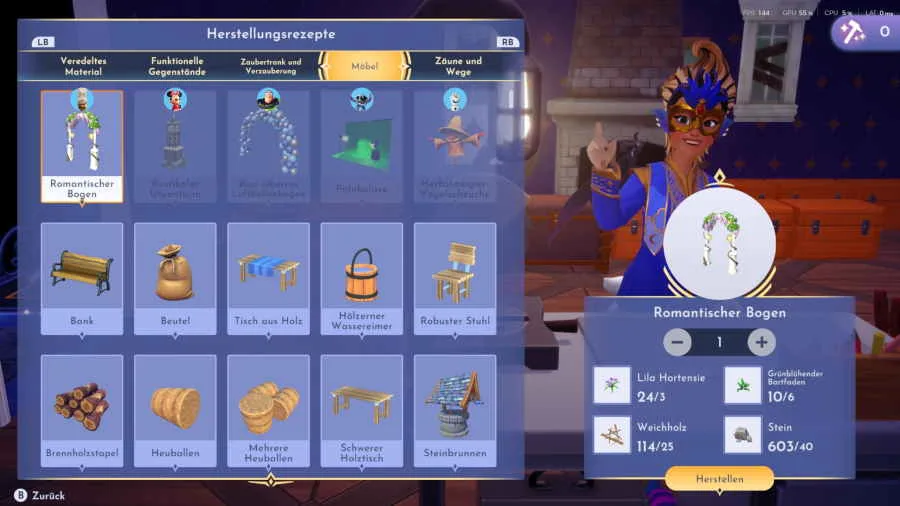Select the Schwerer Holztisch recipe
This screenshot has width=900, height=506.
pyautogui.click(x=361, y=410)
